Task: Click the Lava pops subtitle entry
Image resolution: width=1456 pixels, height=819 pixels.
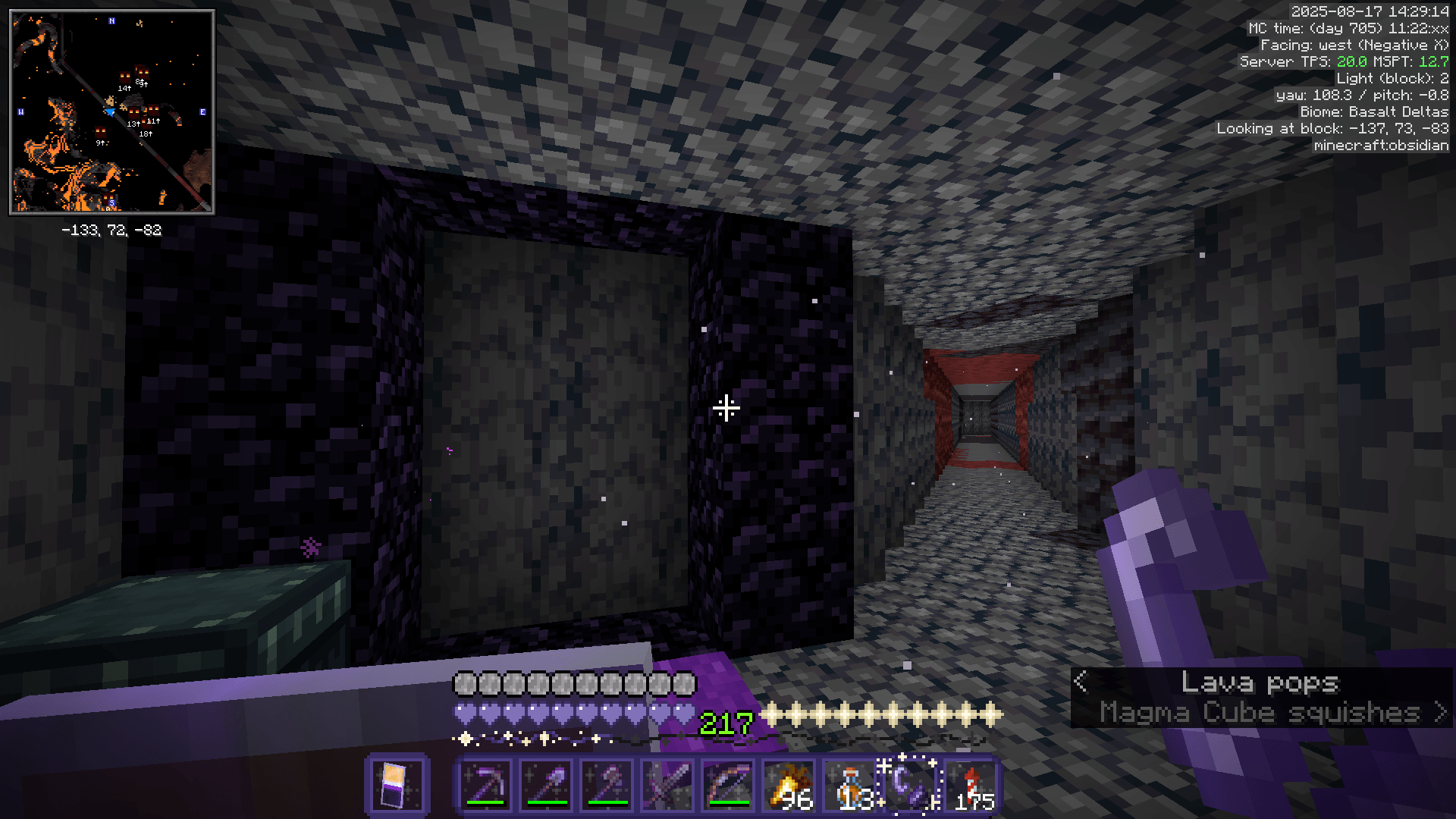Action: (x=1261, y=681)
